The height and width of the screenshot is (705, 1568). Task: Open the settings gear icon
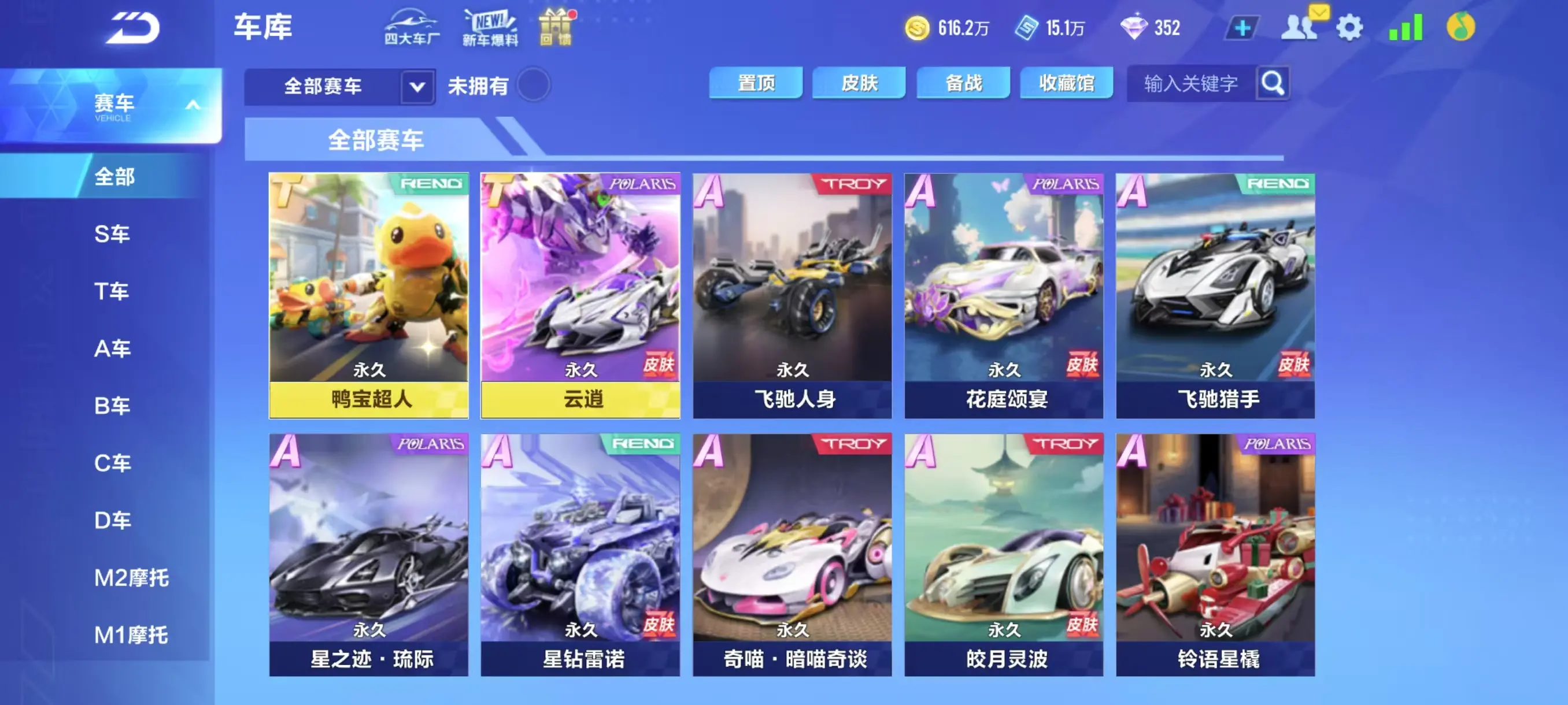1350,27
